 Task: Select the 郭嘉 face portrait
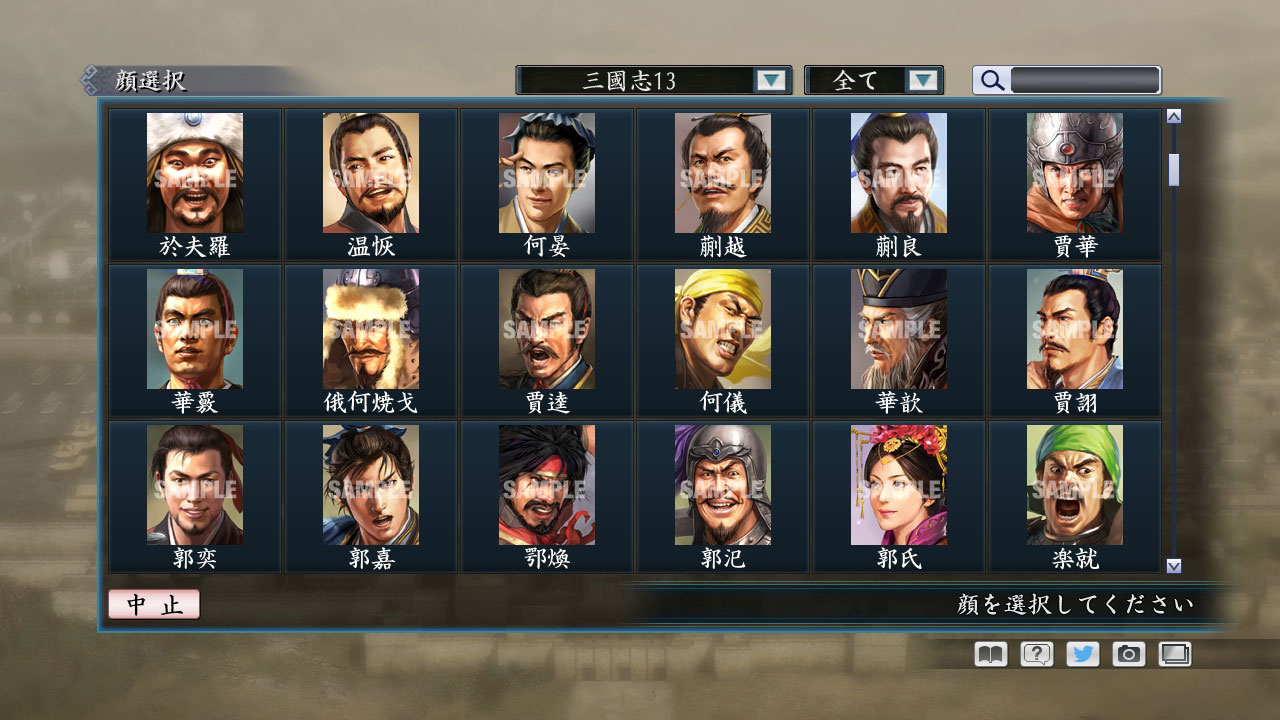(x=370, y=483)
